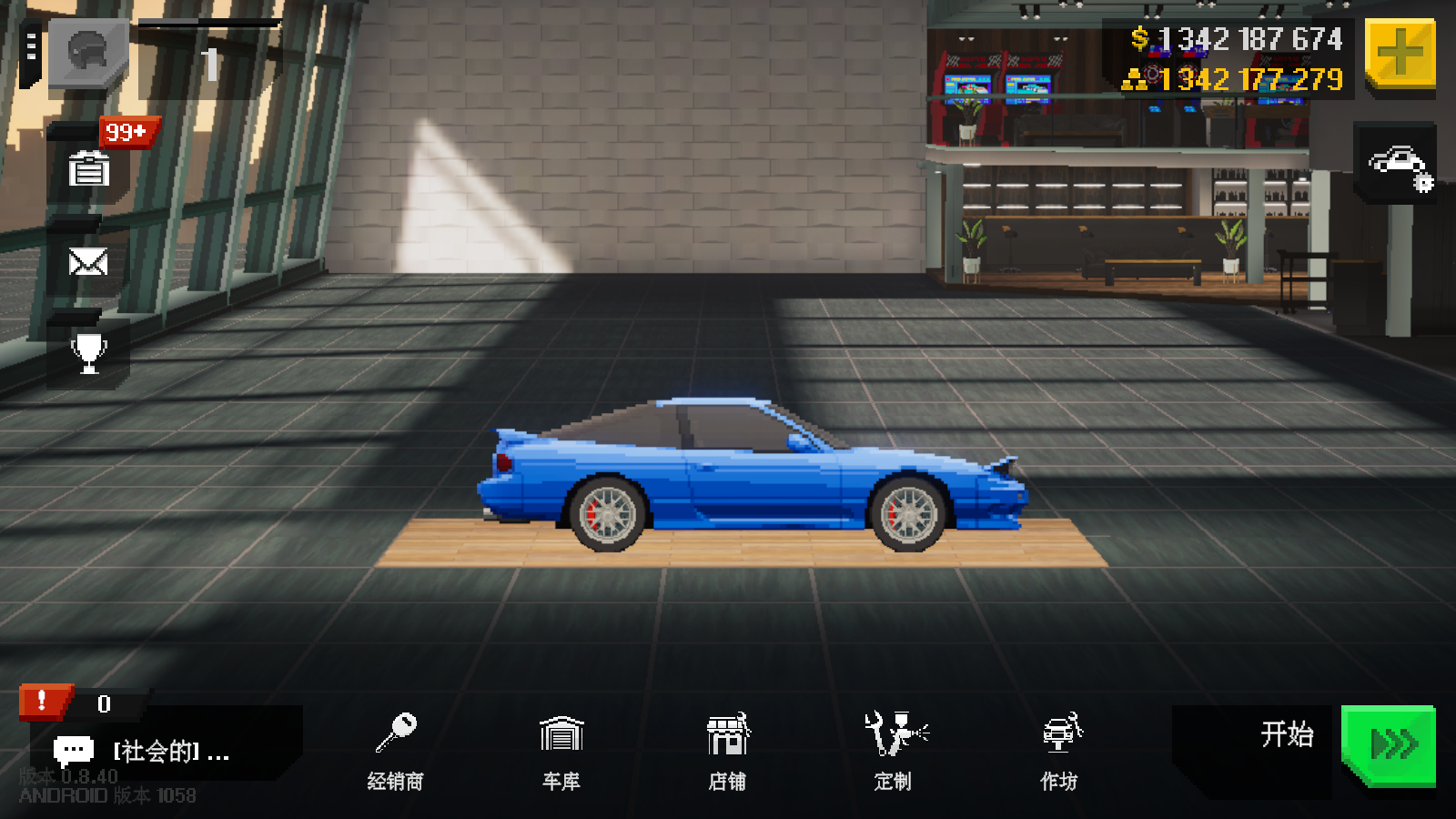Tap the yellow plus to add currency
The width and height of the screenshot is (1456, 819).
(1400, 54)
